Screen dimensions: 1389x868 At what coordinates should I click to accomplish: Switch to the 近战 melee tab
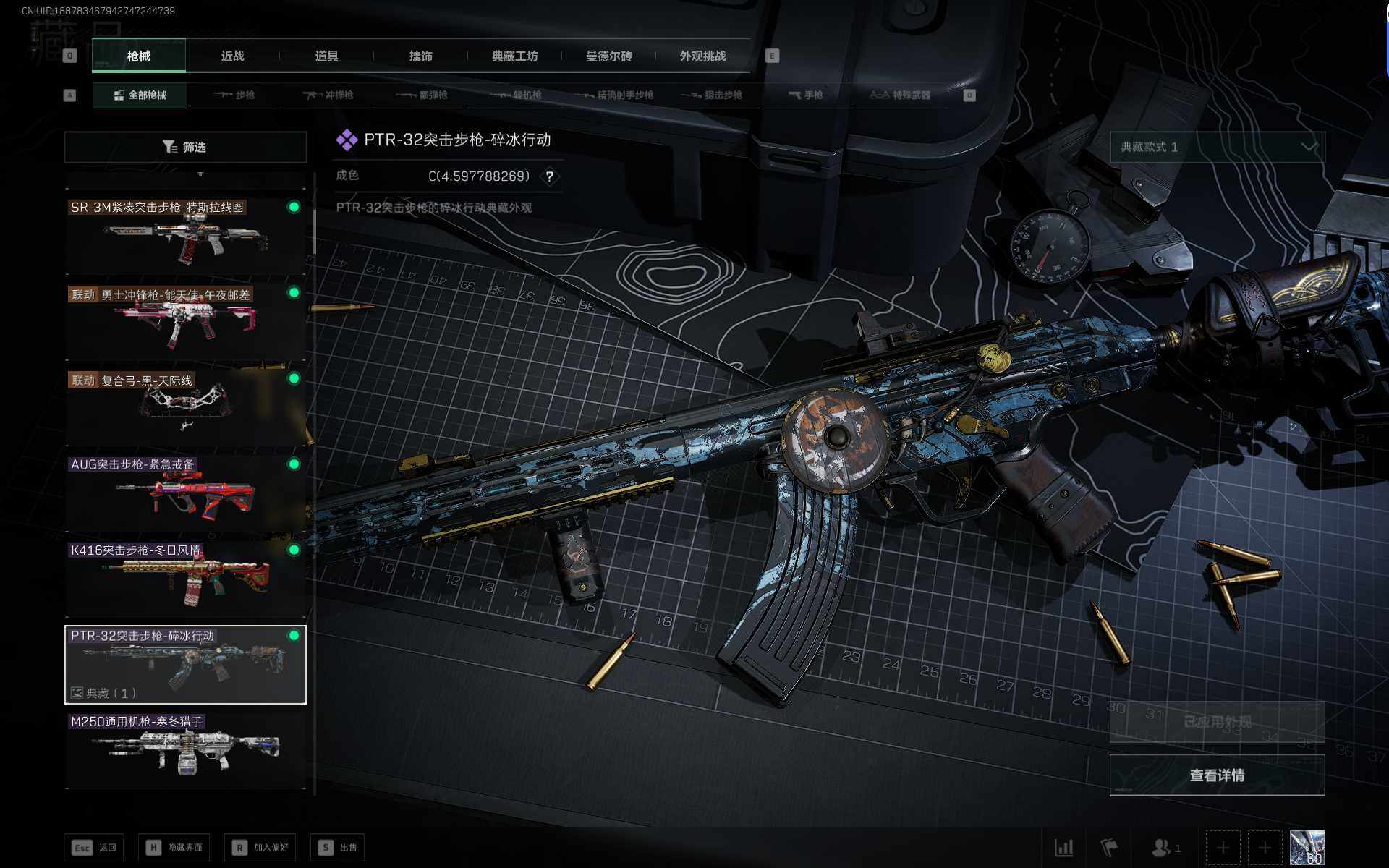(232, 56)
